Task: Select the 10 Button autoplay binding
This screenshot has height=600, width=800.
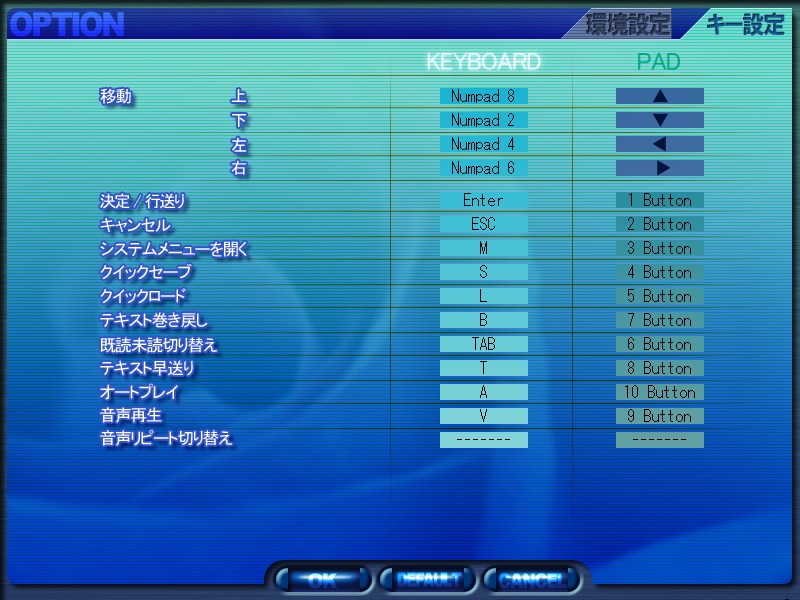Action: click(659, 392)
